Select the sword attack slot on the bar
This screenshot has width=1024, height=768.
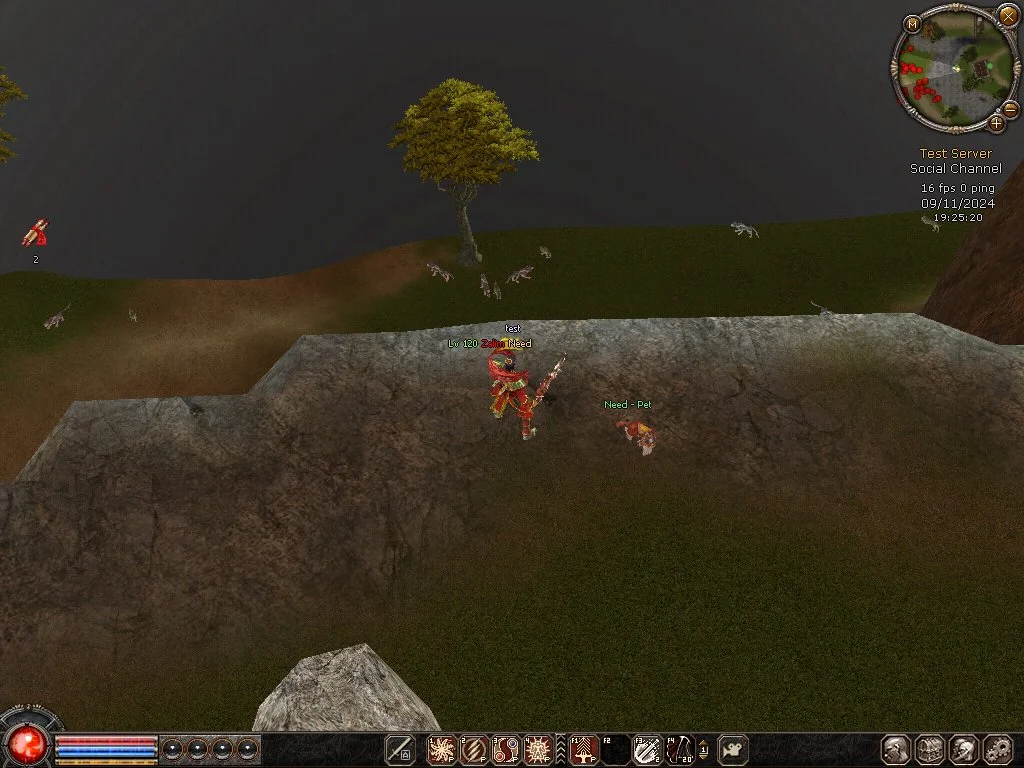tap(400, 749)
